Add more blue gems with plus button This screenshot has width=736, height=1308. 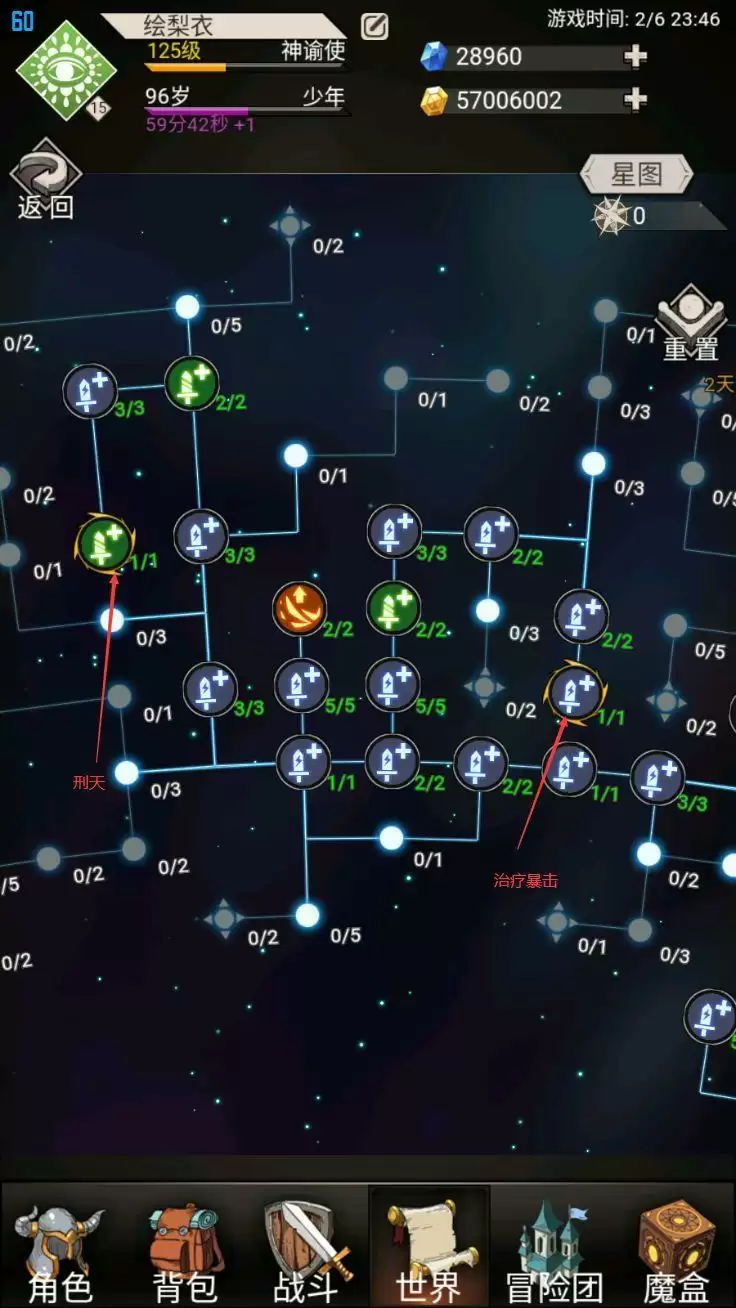635,56
